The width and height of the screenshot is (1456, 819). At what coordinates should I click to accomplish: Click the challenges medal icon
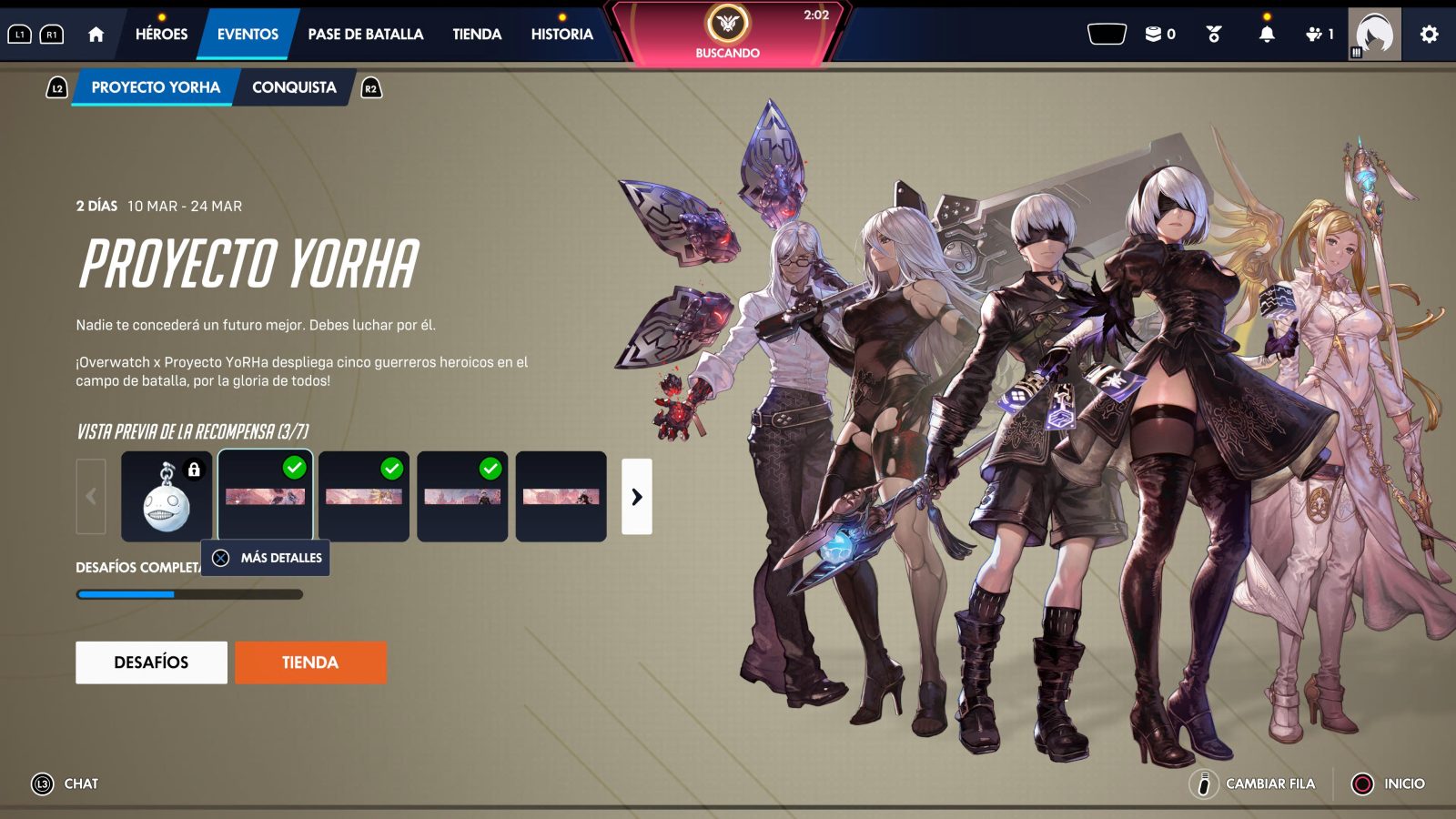tap(1211, 33)
